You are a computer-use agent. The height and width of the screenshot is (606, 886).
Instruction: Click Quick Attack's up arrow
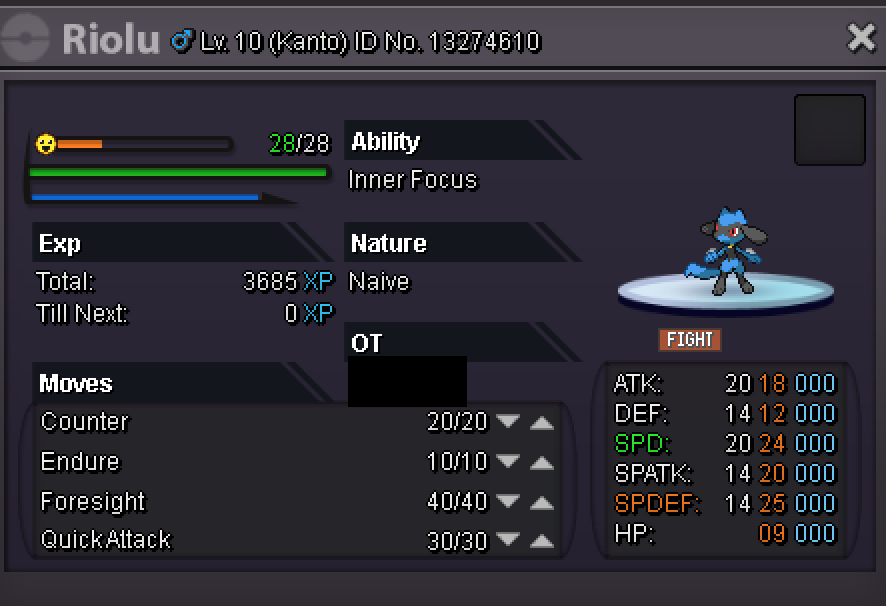click(541, 541)
